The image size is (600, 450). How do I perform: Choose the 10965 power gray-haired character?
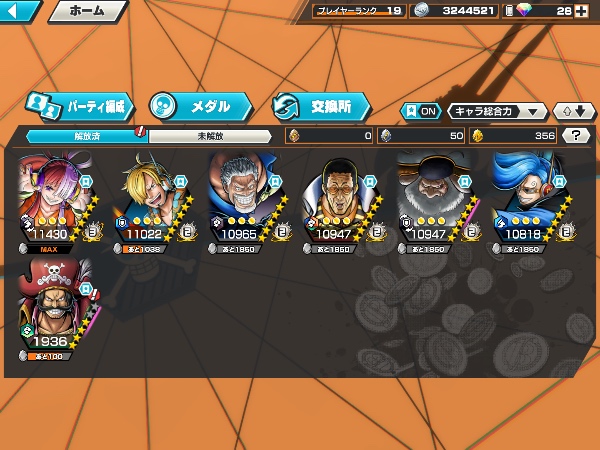click(245, 202)
